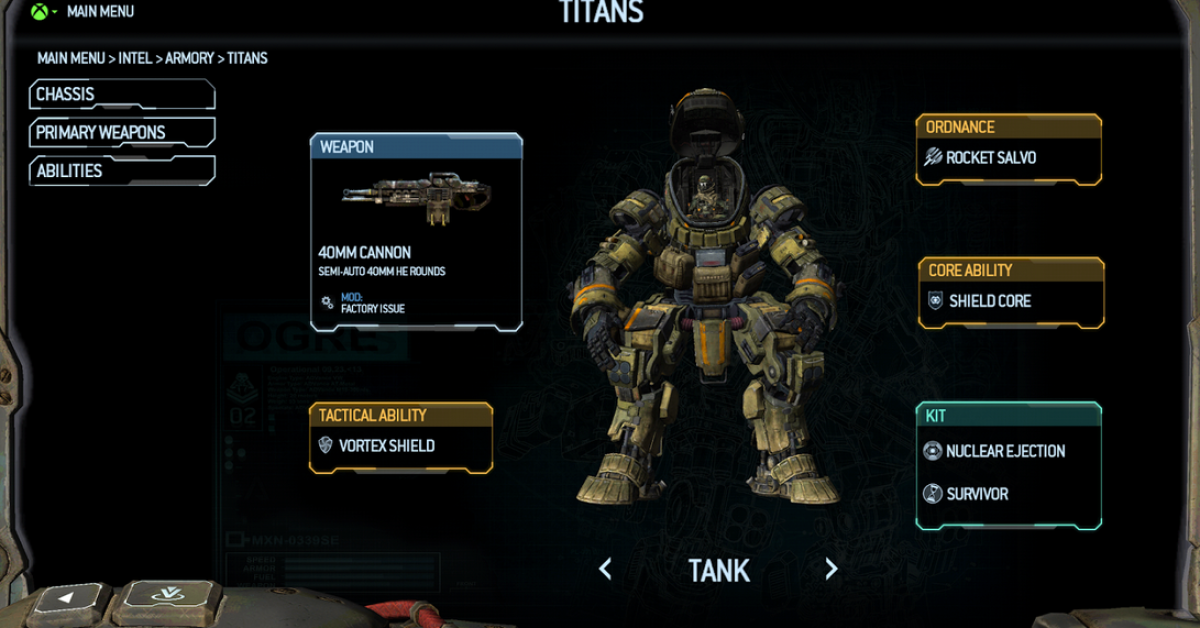Viewport: 1200px width, 628px height.
Task: Select the Rocket Salvo ordnance
Action: click(1008, 158)
